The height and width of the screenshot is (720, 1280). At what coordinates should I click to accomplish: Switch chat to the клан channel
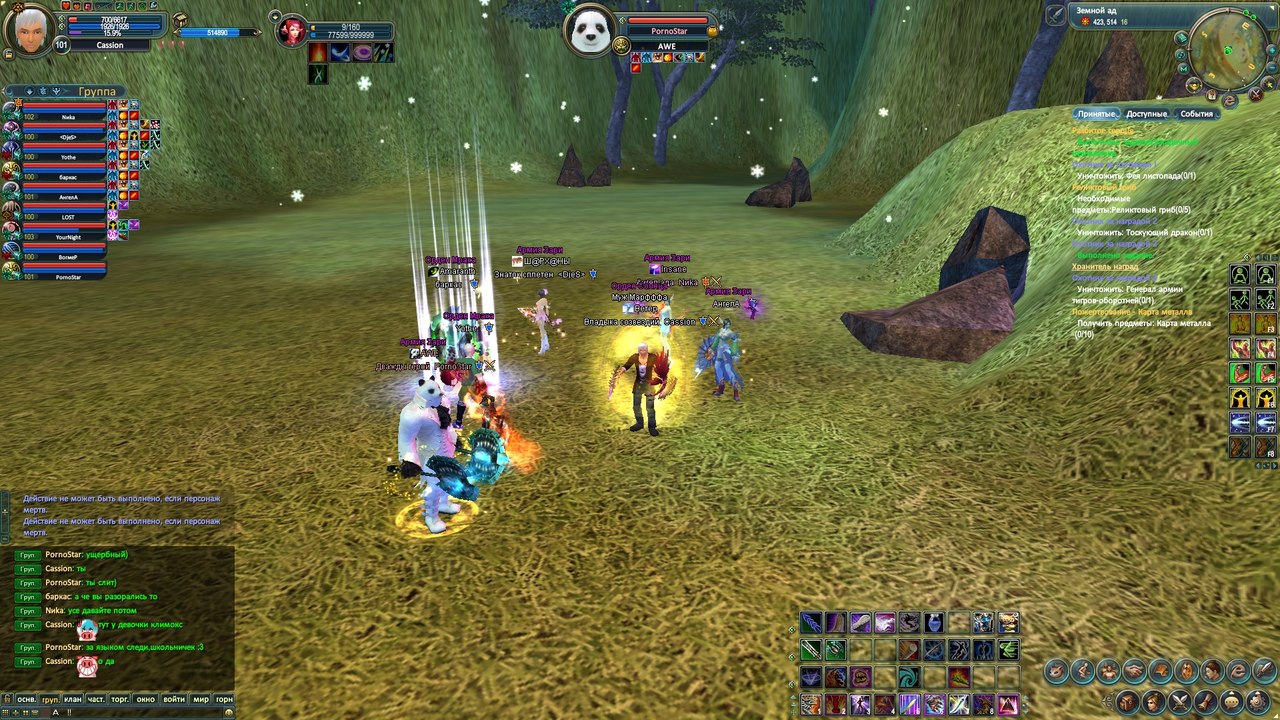coord(73,699)
